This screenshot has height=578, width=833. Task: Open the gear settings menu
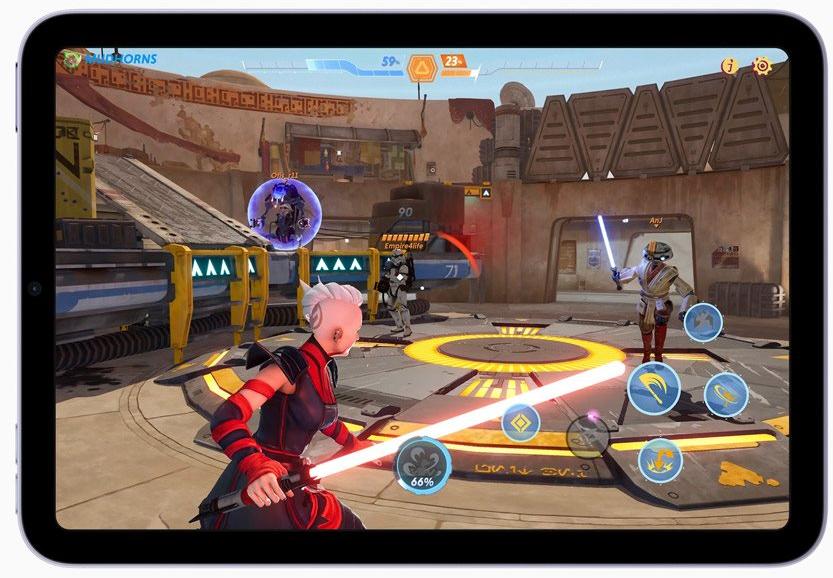762,66
